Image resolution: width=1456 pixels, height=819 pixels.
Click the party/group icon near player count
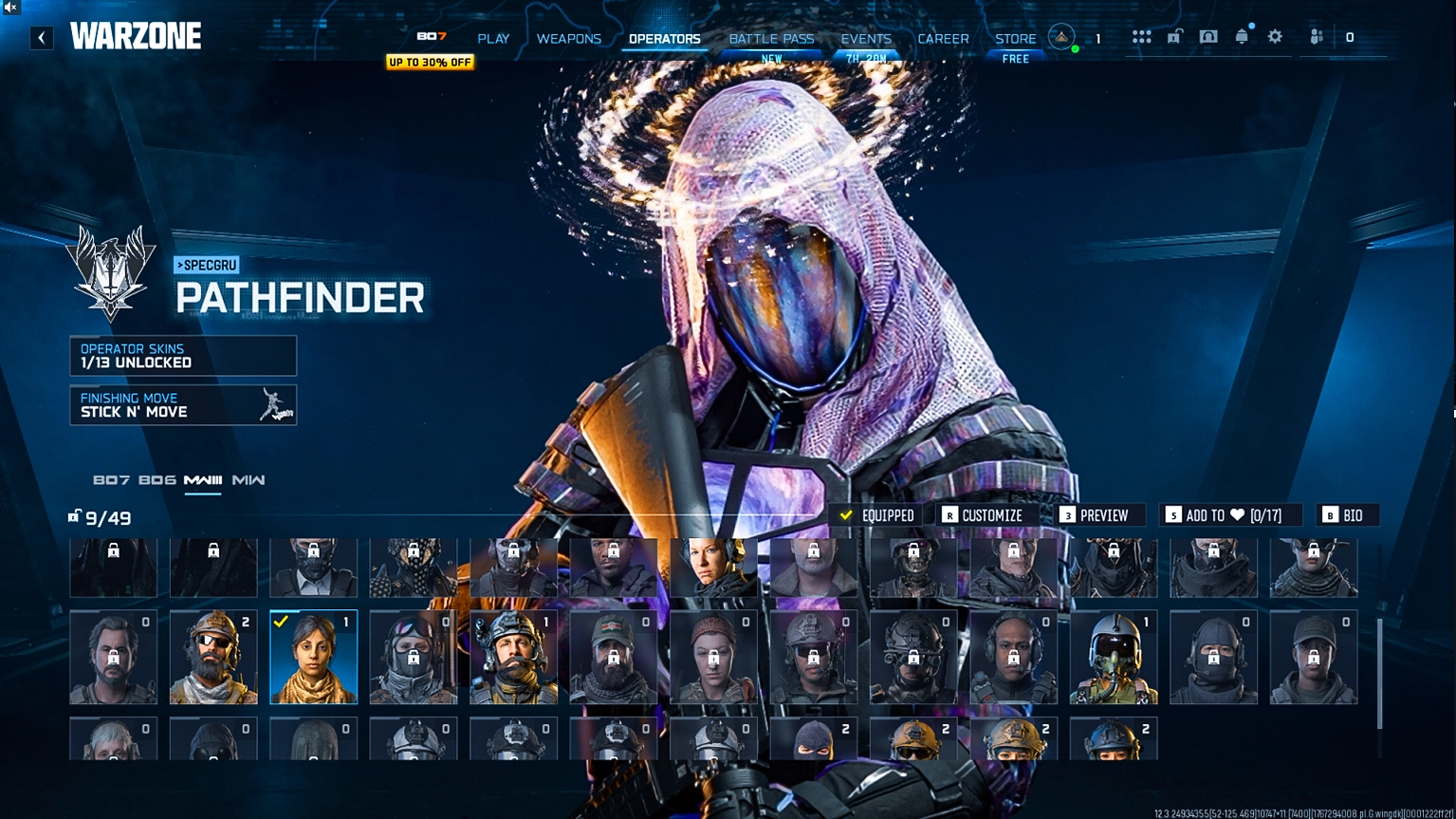[x=1317, y=37]
